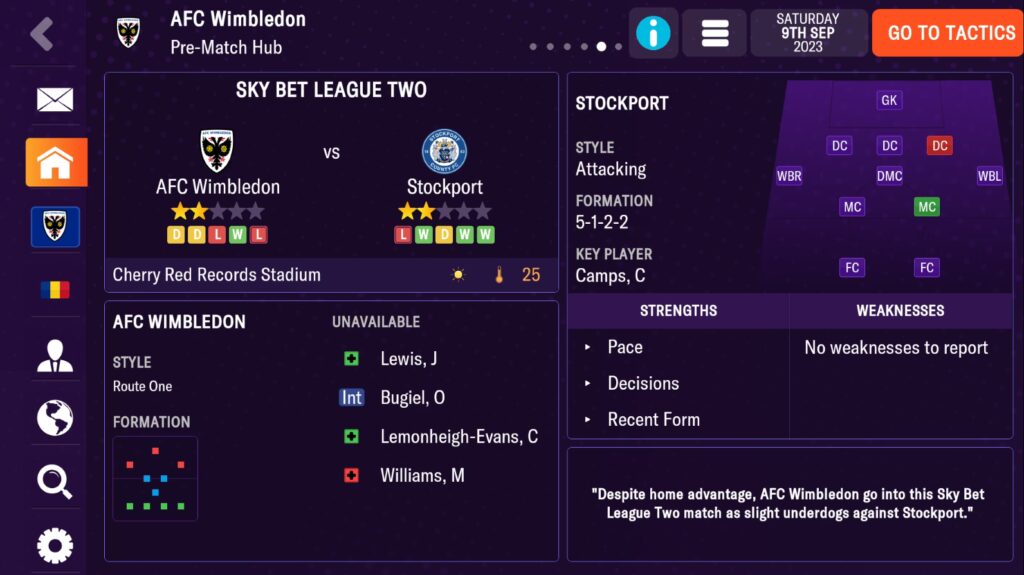Show the Saturday 9th Sep 2023 date button
This screenshot has height=575, width=1024.
click(808, 33)
